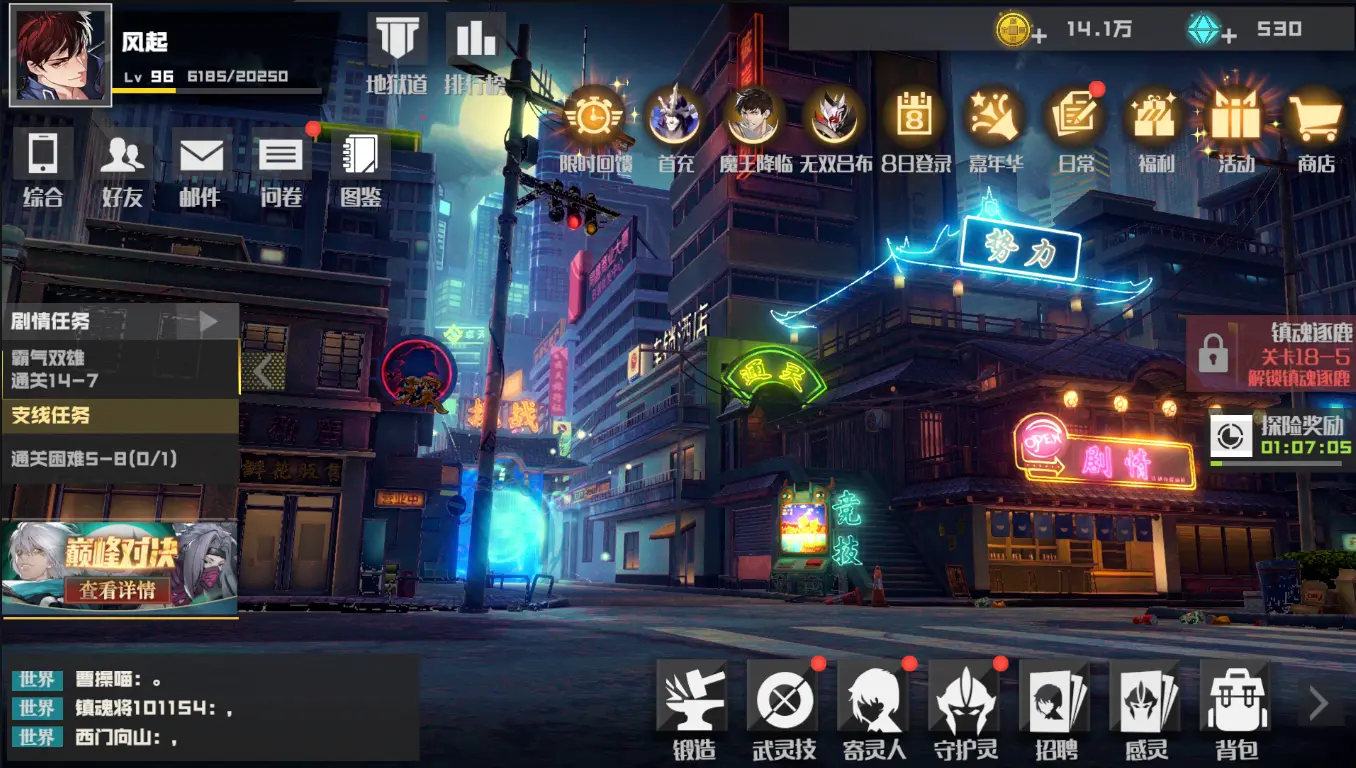
Task: Show the 排行榜 leaderboard
Action: coord(474,52)
